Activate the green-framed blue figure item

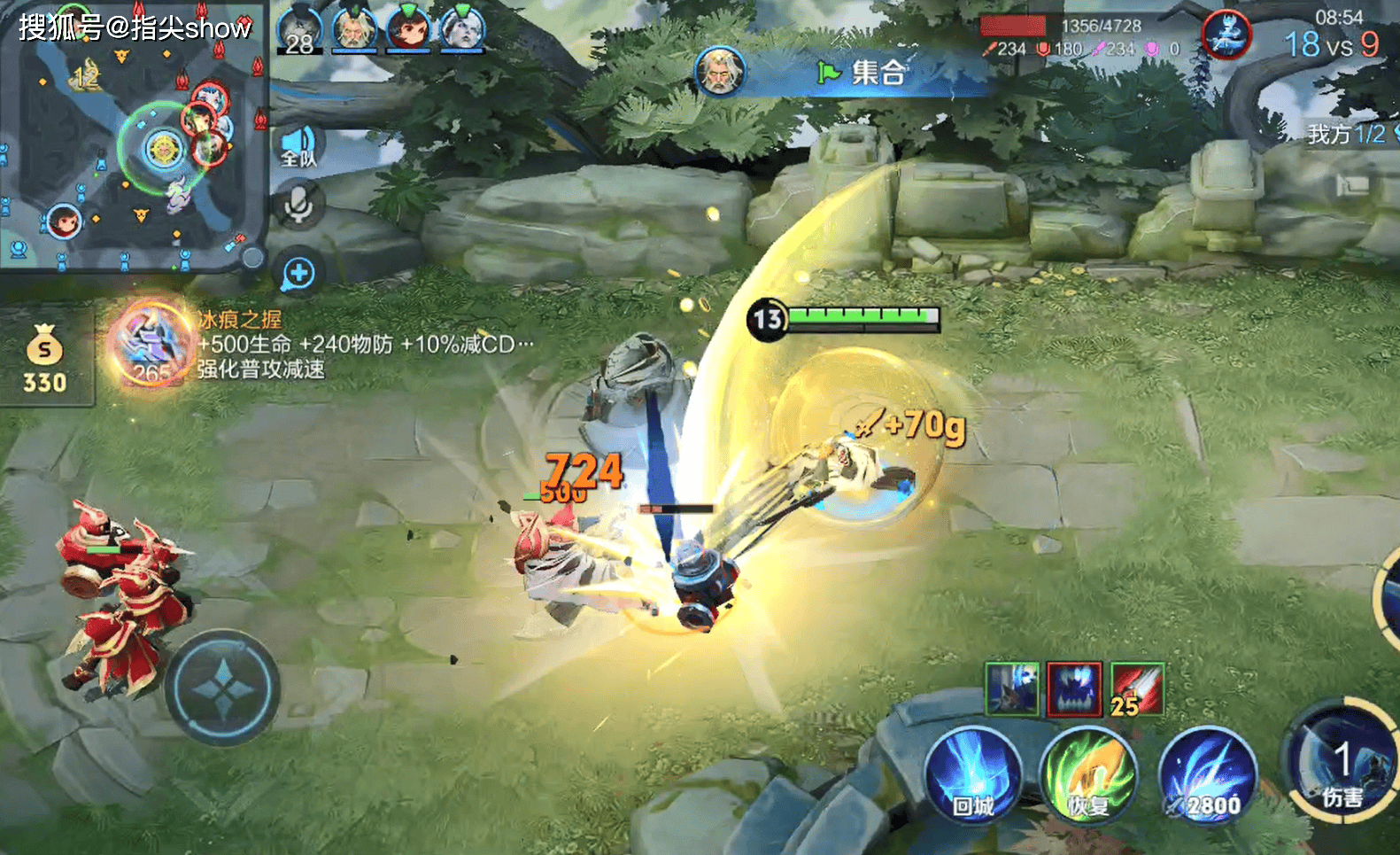tap(1012, 688)
